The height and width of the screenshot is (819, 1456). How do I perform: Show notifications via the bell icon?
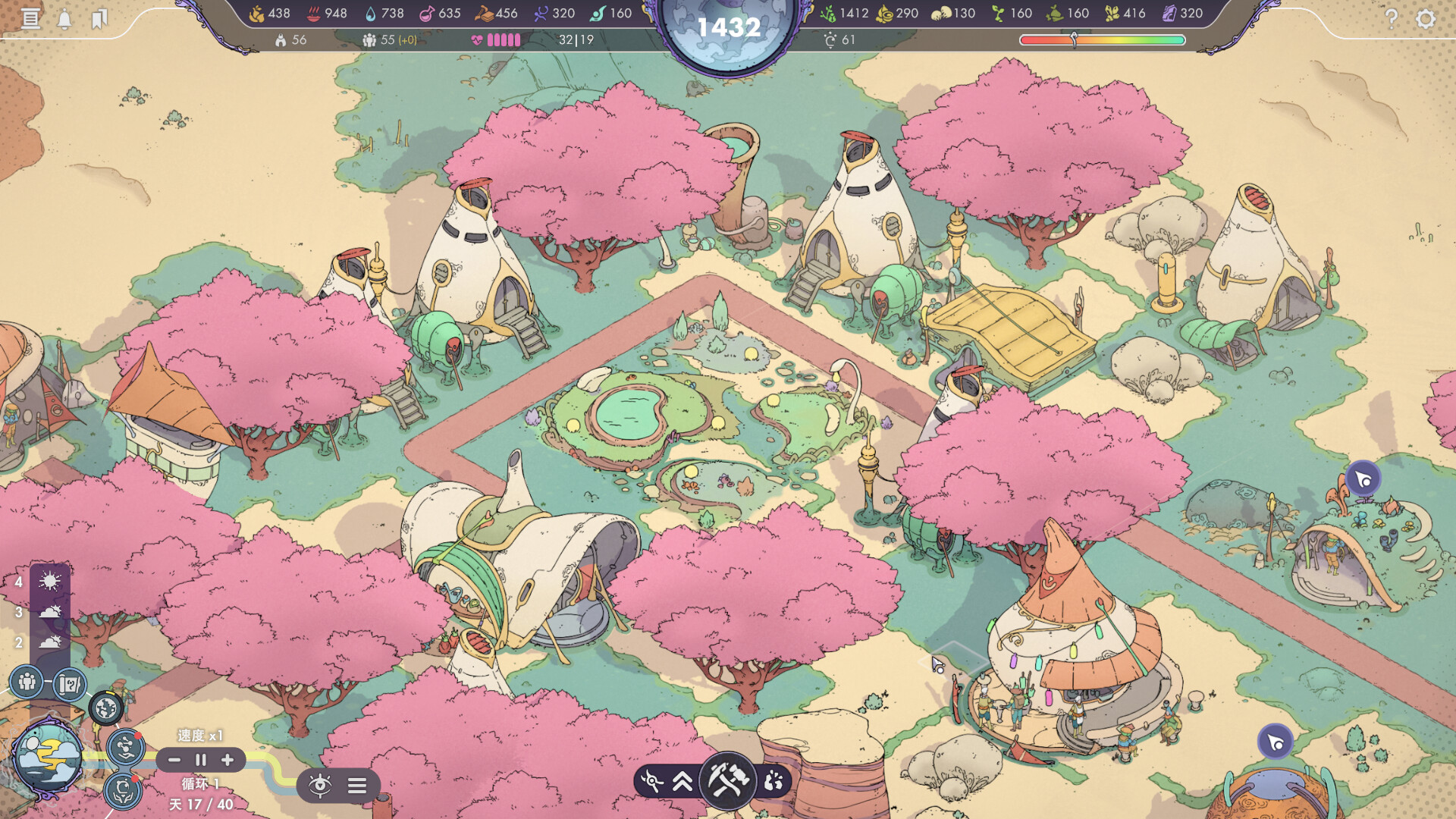[x=64, y=19]
